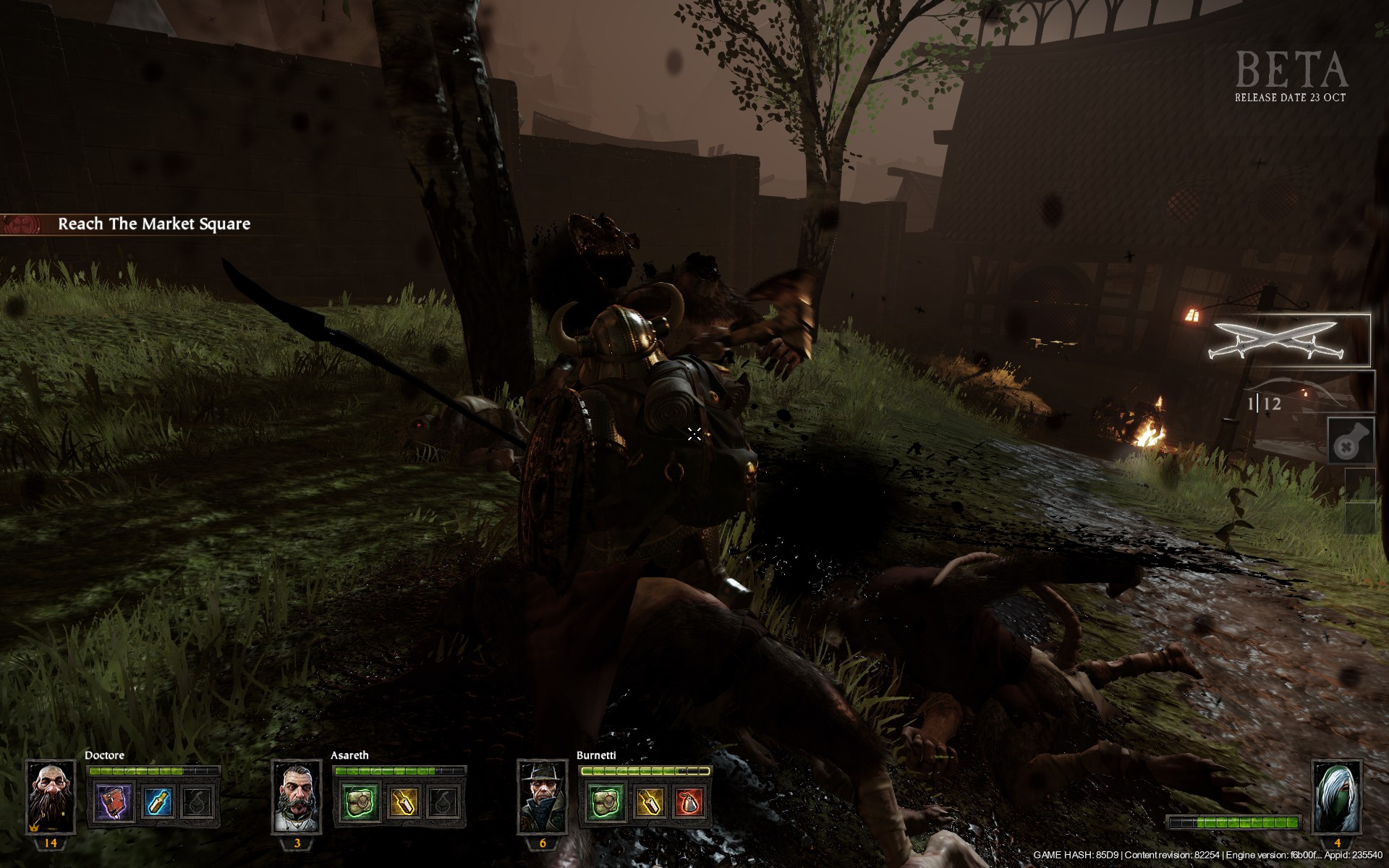The image size is (1389, 868).
Task: Click the hooded elf player portrait
Action: coord(1337,796)
